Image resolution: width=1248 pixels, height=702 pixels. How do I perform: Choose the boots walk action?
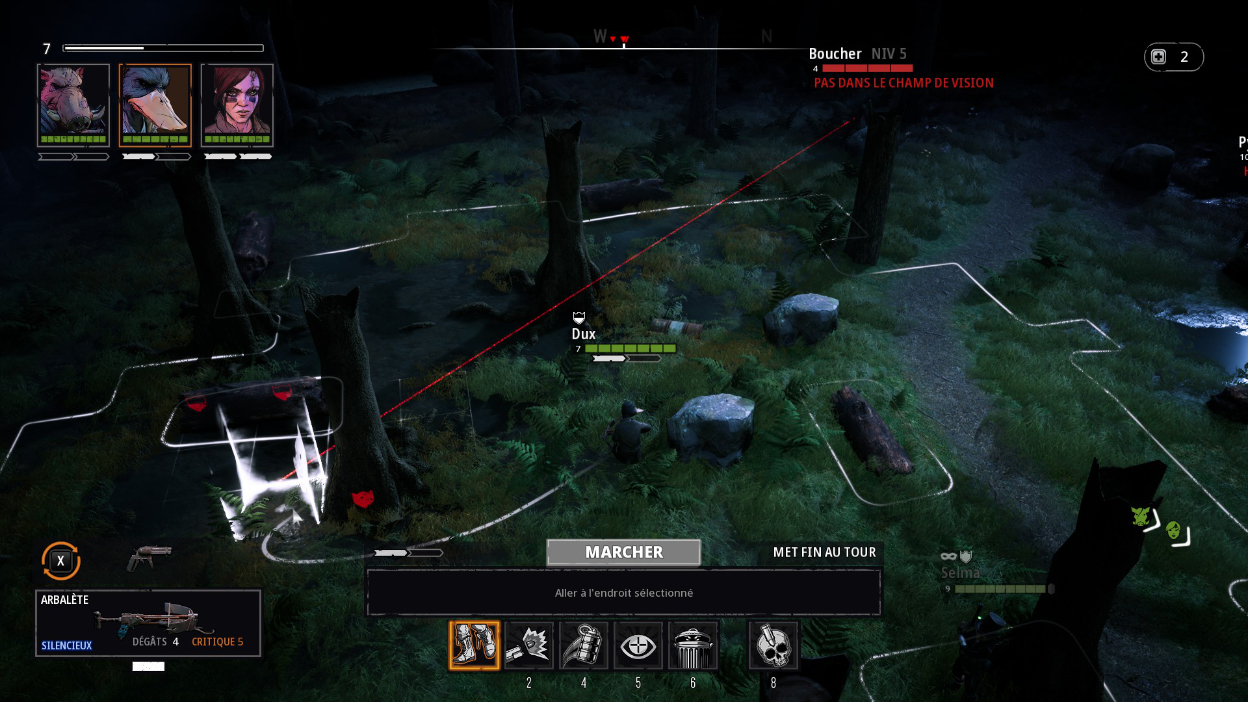[474, 645]
